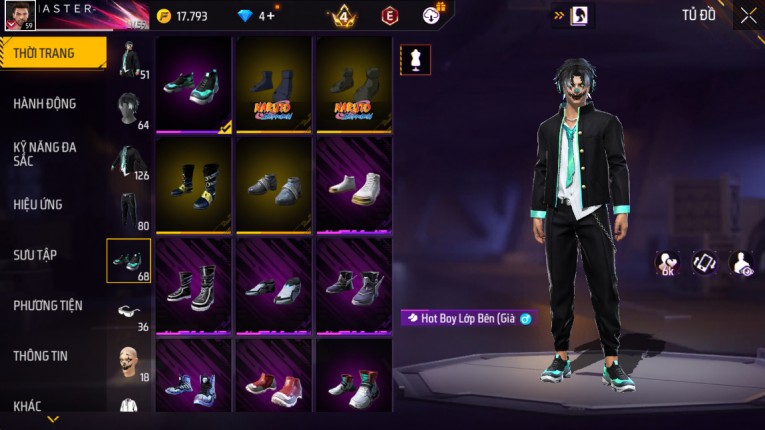
Task: Open the face mask subcategory with 18 items
Action: point(128,362)
